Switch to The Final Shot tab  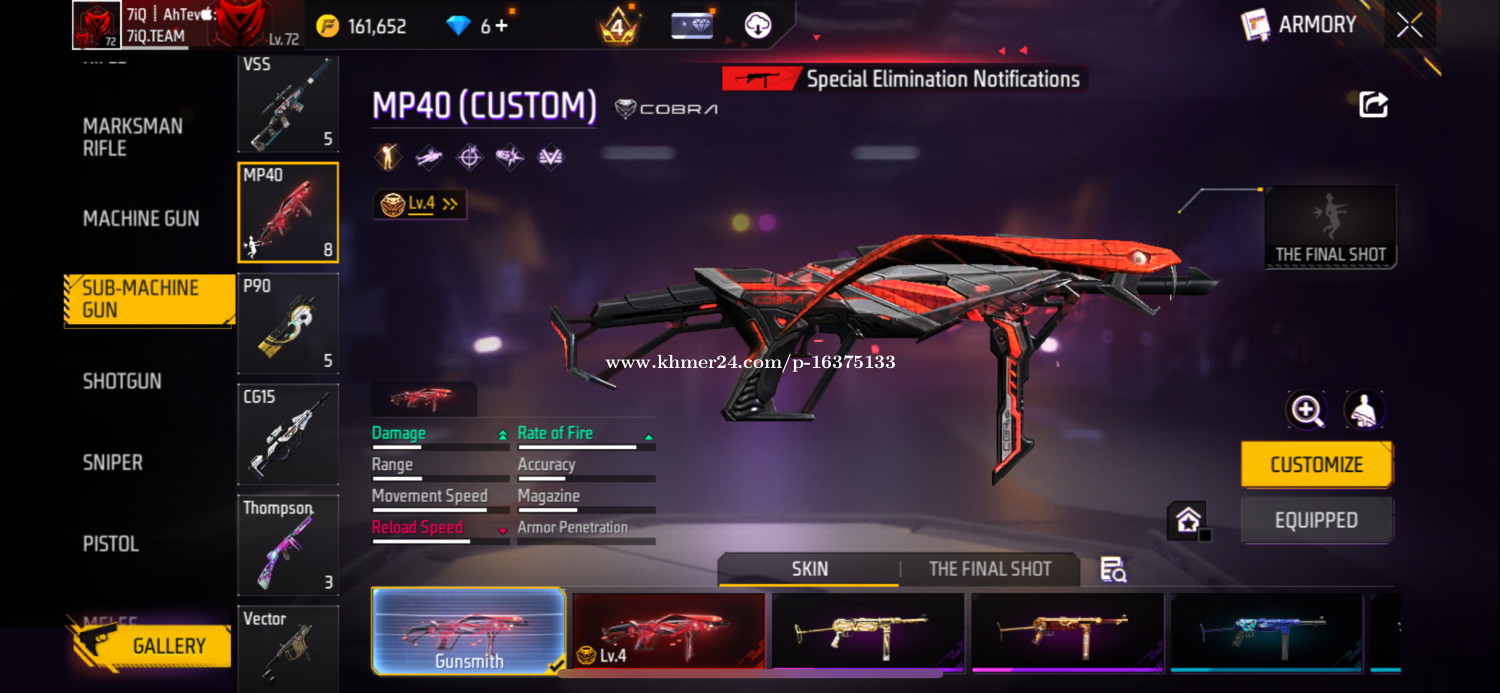click(989, 569)
